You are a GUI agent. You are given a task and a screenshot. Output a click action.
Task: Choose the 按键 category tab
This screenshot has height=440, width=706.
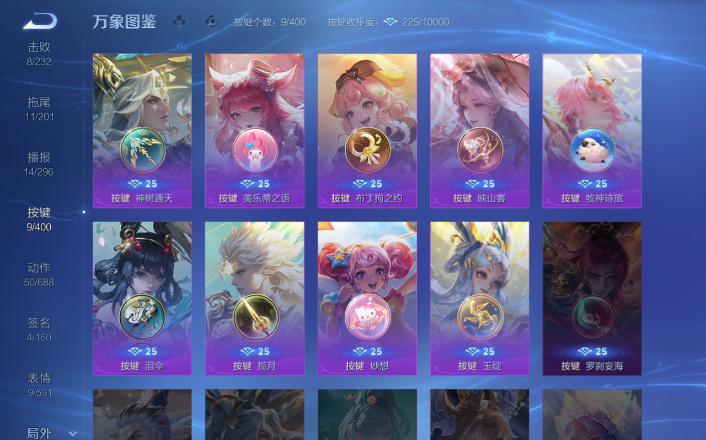[39, 218]
